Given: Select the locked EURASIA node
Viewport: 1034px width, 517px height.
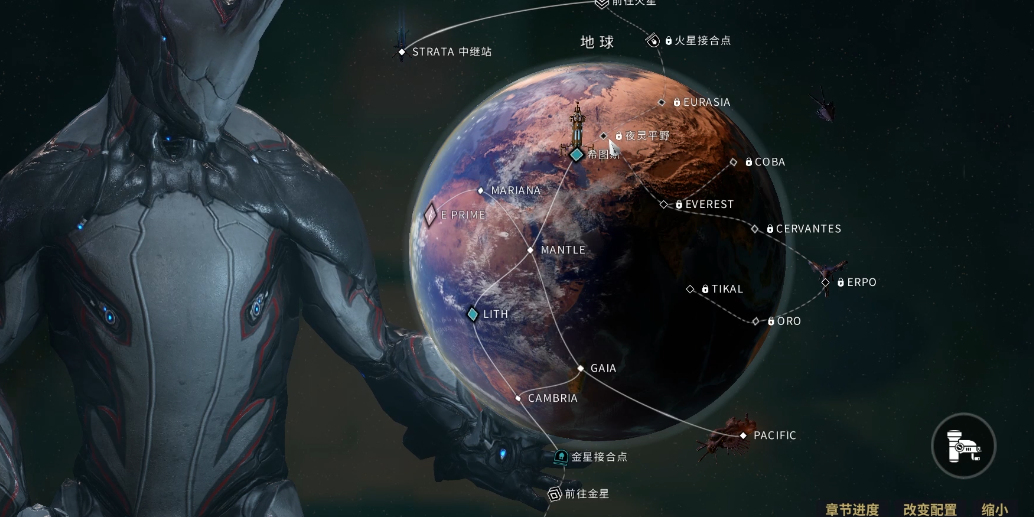Looking at the screenshot, I should [661, 102].
